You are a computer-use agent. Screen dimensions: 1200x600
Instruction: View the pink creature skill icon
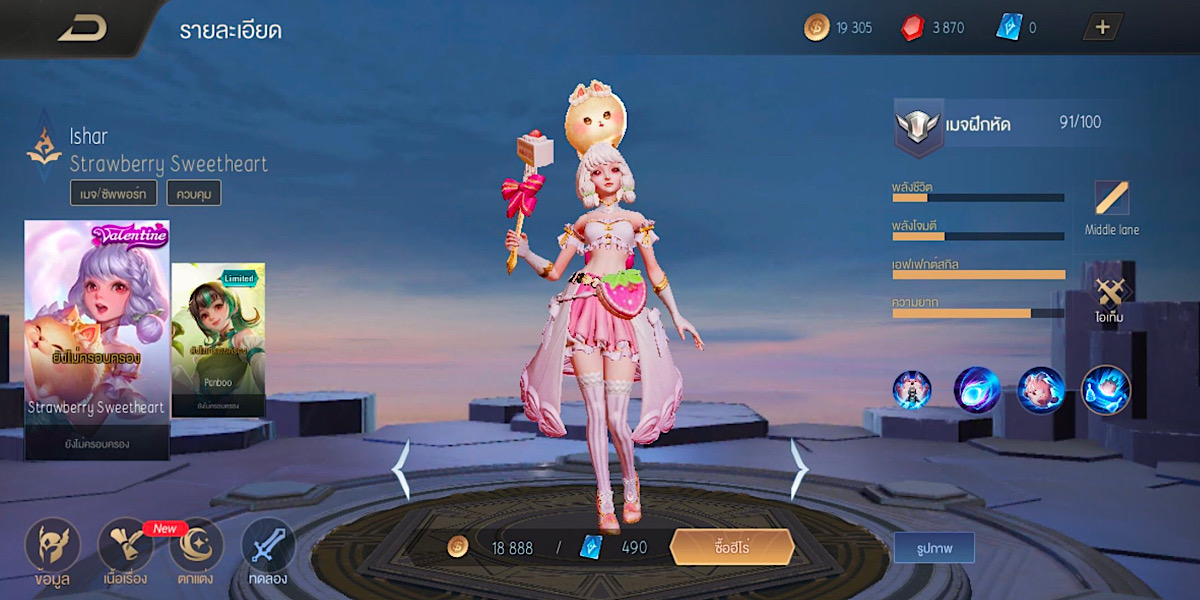pos(1041,390)
